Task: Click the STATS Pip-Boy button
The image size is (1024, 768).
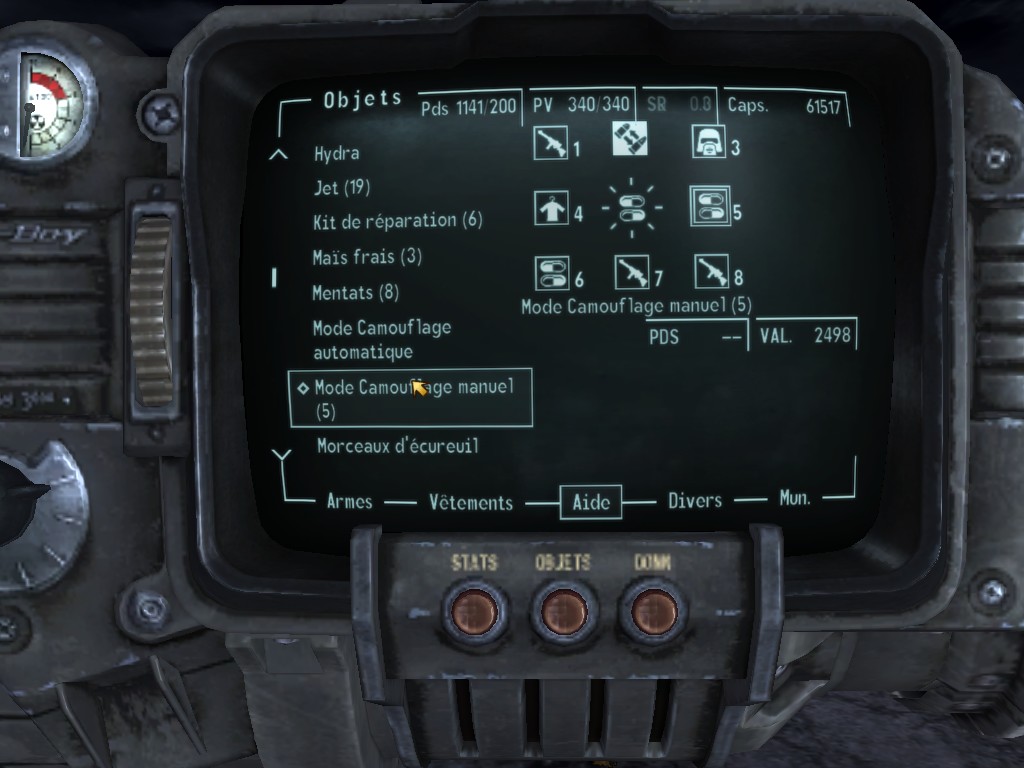Action: [474, 610]
